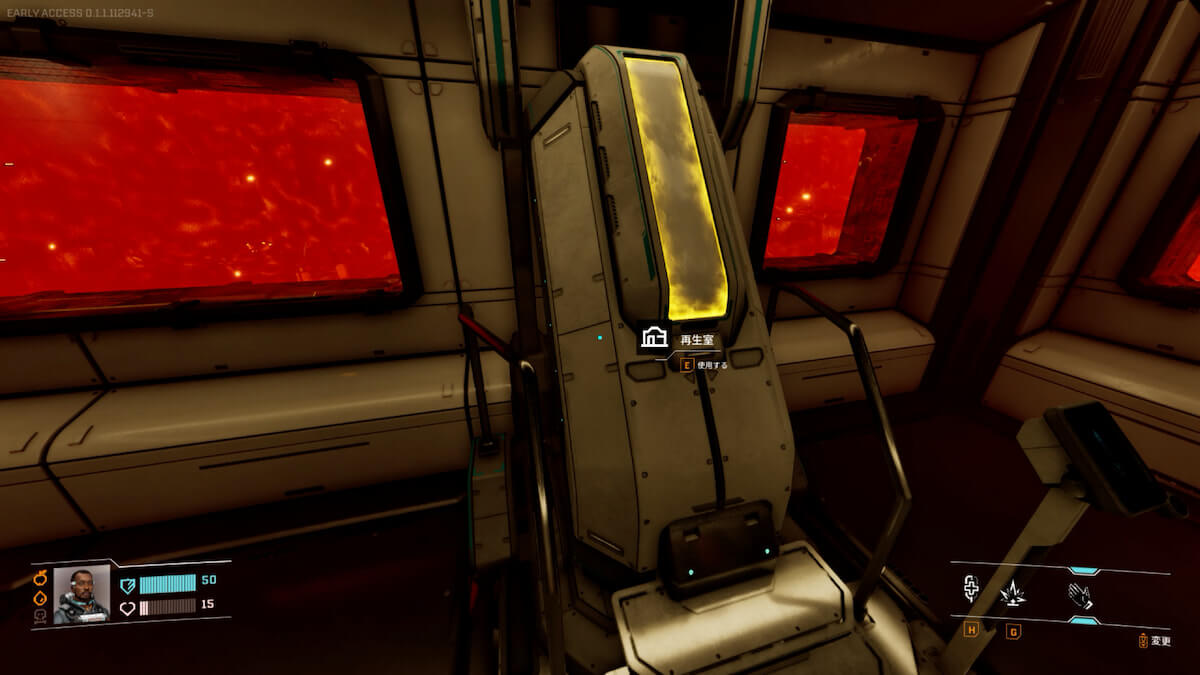This screenshot has height=675, width=1200.
Task: Click the character portrait in the HUD
Action: tap(81, 594)
